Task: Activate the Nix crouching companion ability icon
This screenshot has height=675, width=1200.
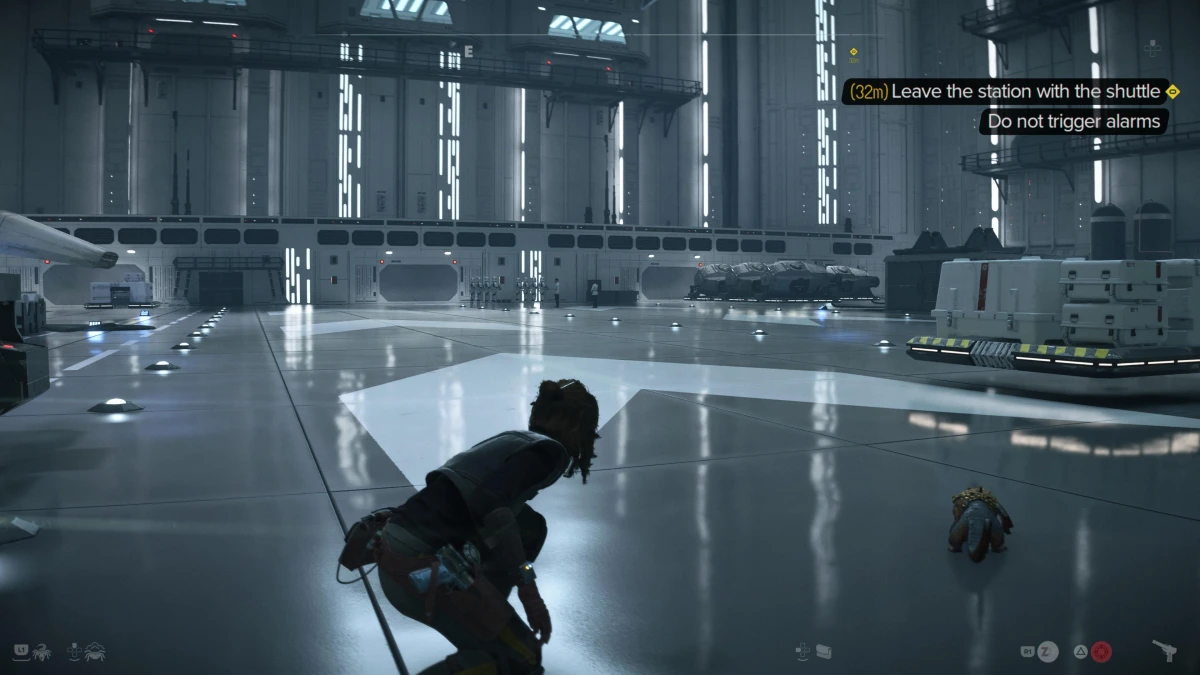Action: 95,651
